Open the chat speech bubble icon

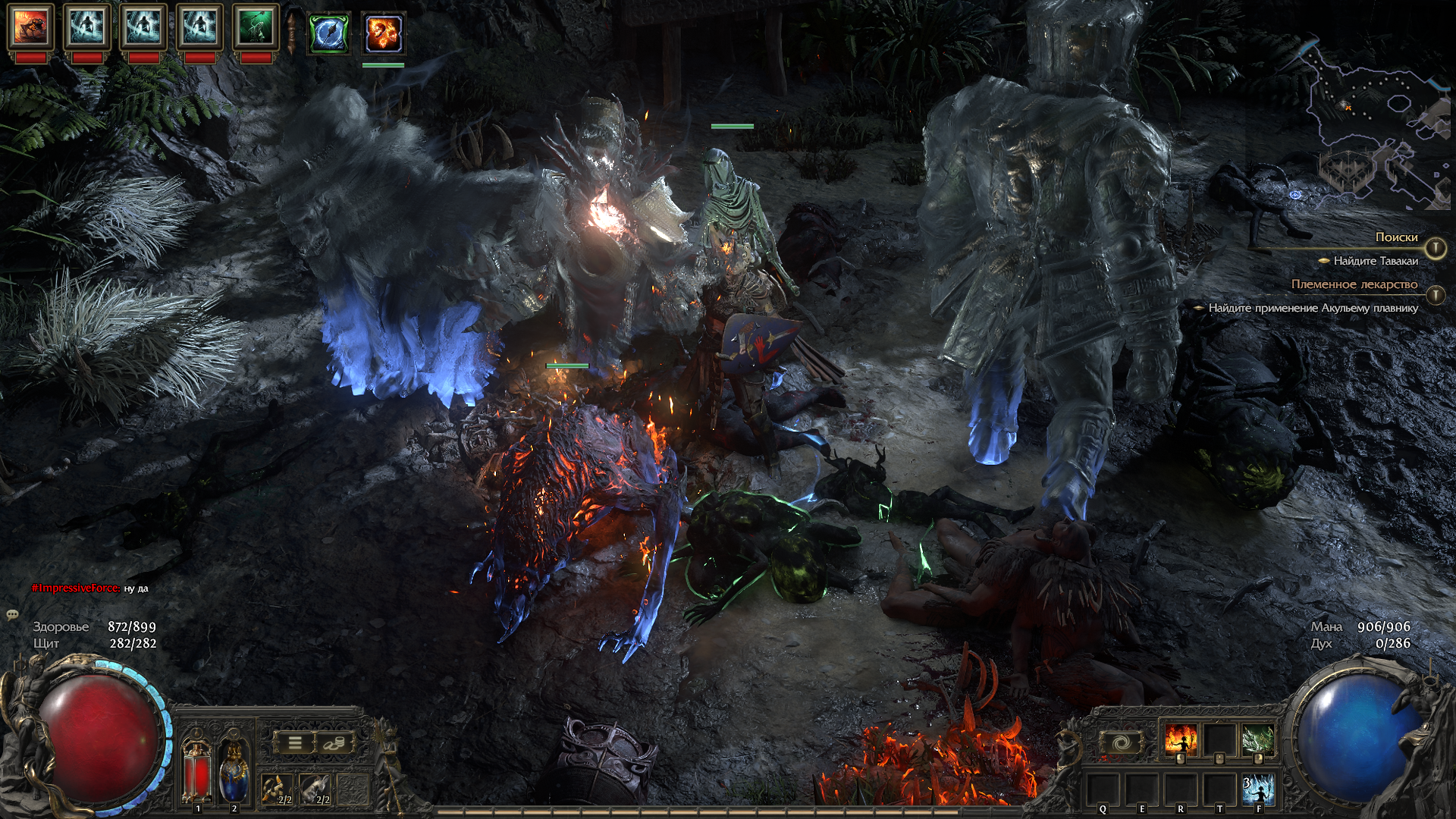[x=12, y=614]
